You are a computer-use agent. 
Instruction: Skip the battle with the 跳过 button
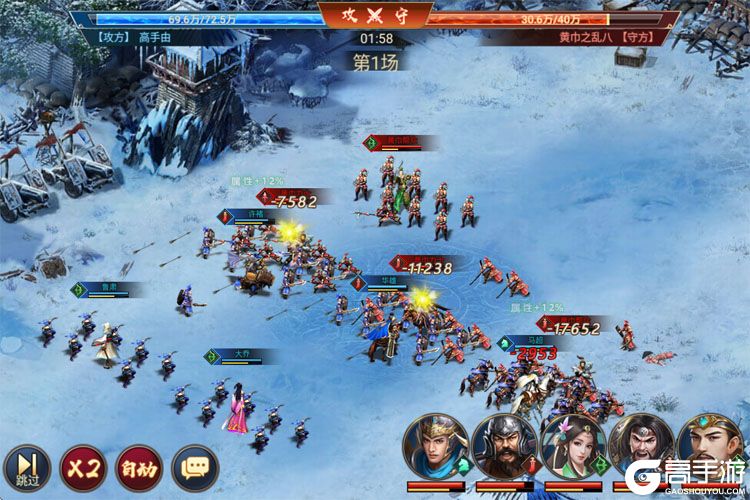(x=26, y=467)
